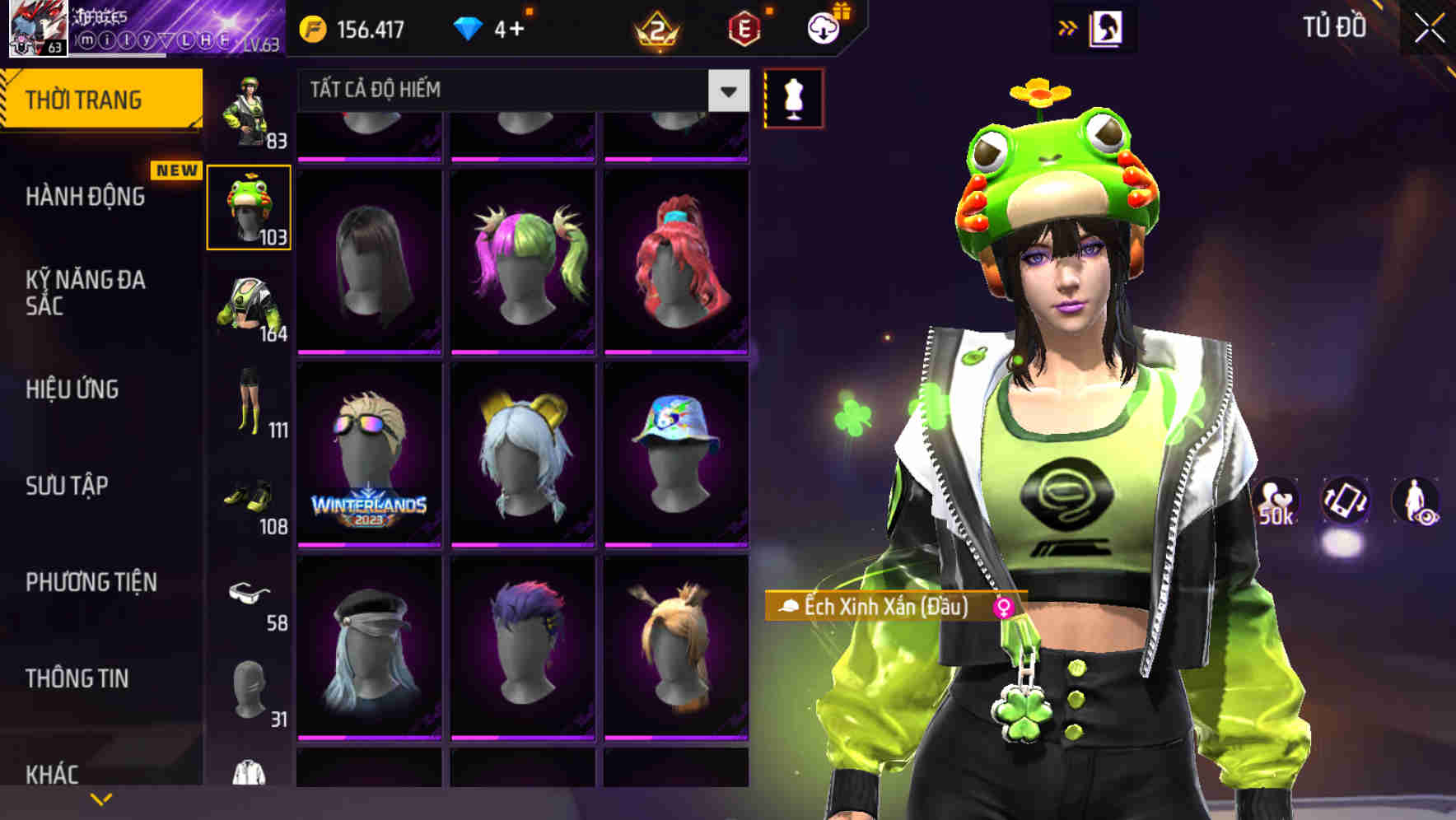Open the PHƯƠNG TIỆN tab
1456x820 pixels.
(x=91, y=582)
